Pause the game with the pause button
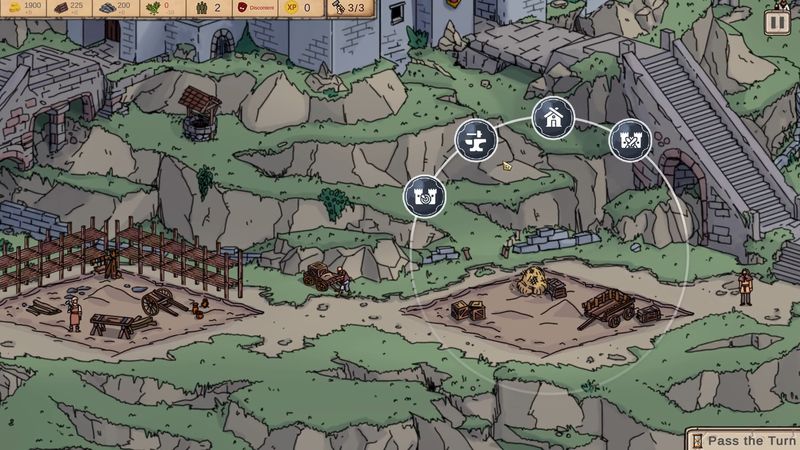The height and width of the screenshot is (450, 800). click(x=776, y=23)
